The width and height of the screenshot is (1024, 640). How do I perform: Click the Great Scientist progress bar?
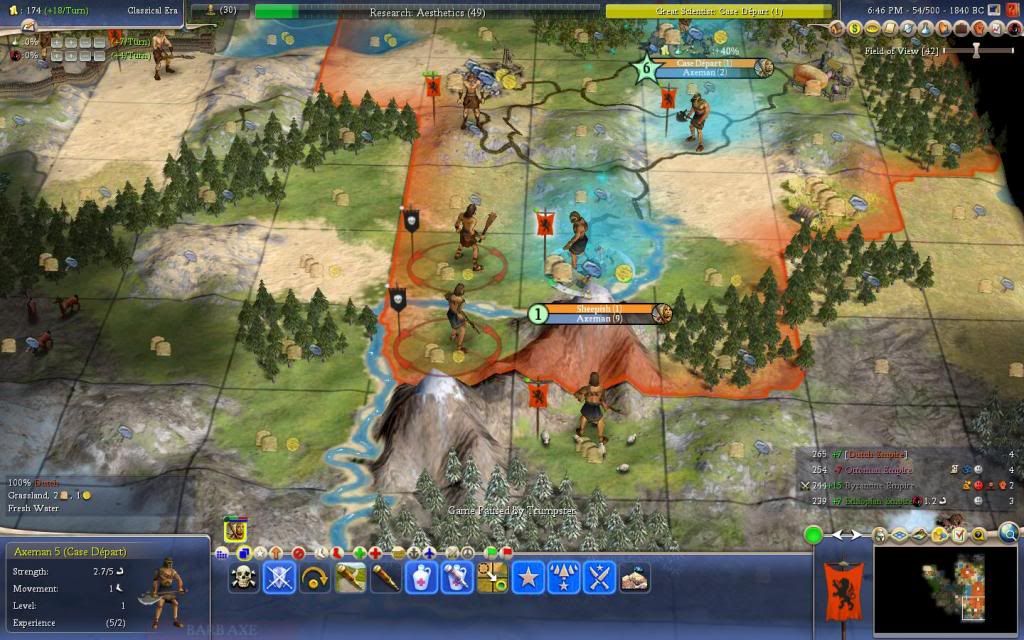pos(719,11)
